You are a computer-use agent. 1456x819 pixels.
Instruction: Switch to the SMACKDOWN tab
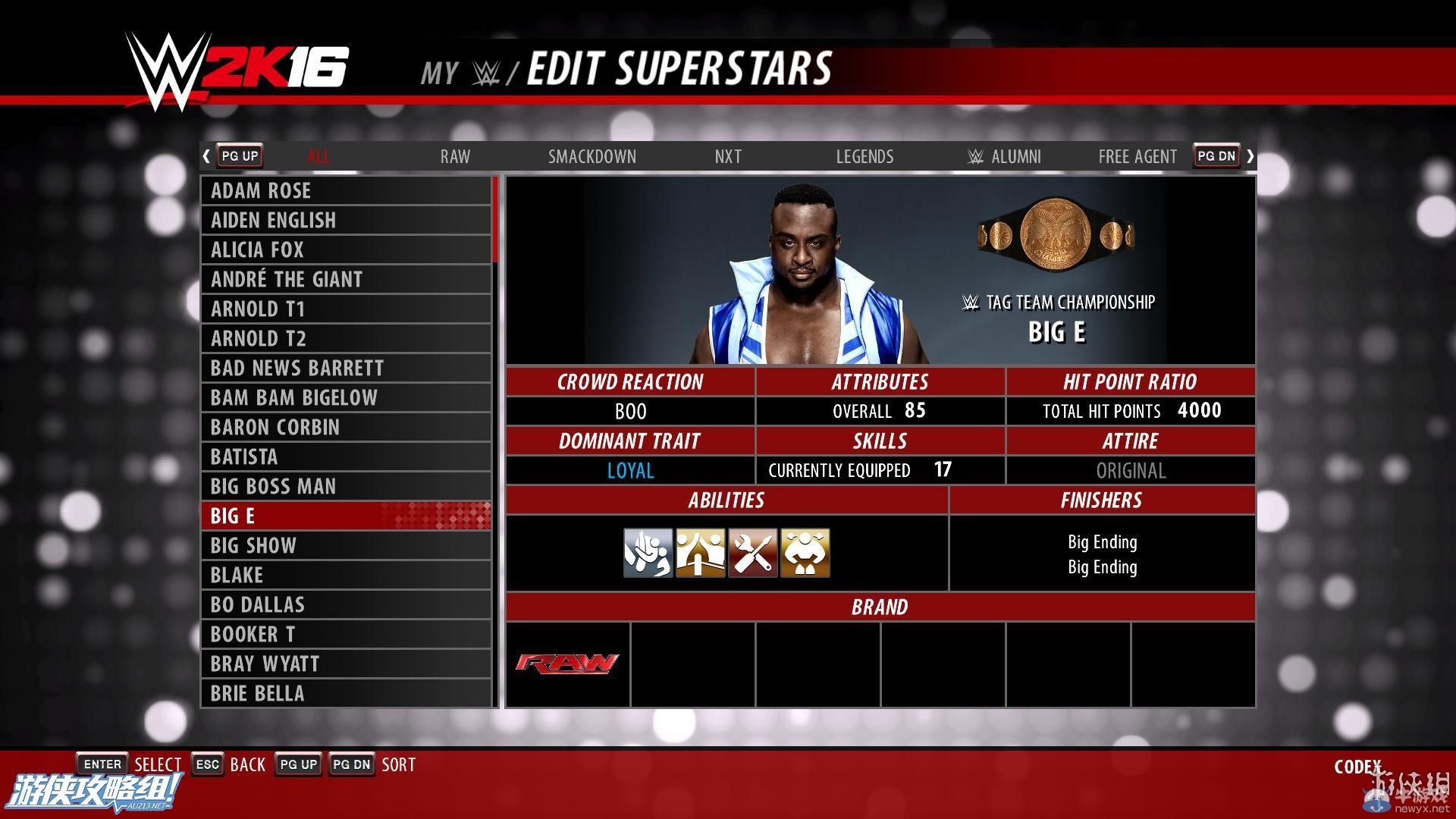click(x=592, y=156)
